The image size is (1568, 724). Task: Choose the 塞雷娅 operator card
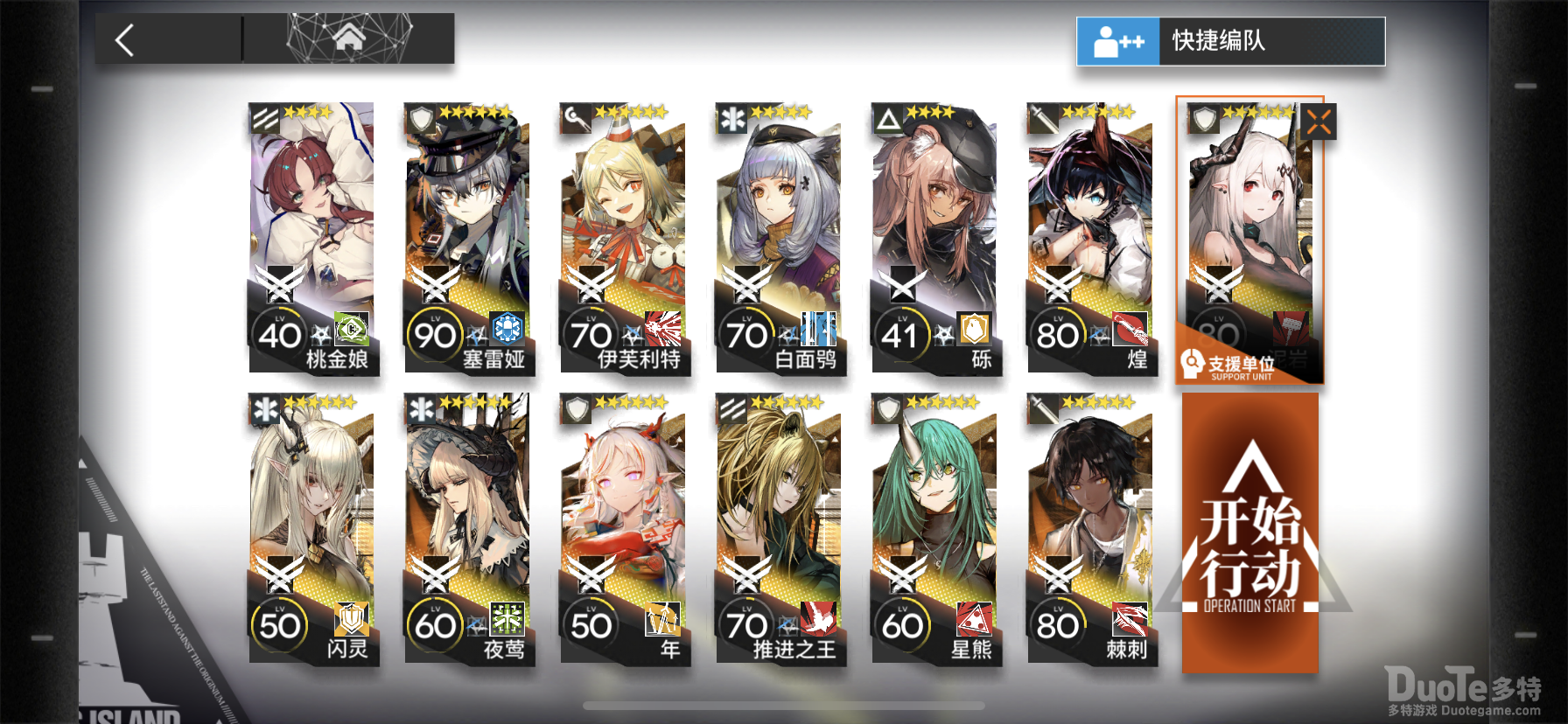[x=468, y=238]
